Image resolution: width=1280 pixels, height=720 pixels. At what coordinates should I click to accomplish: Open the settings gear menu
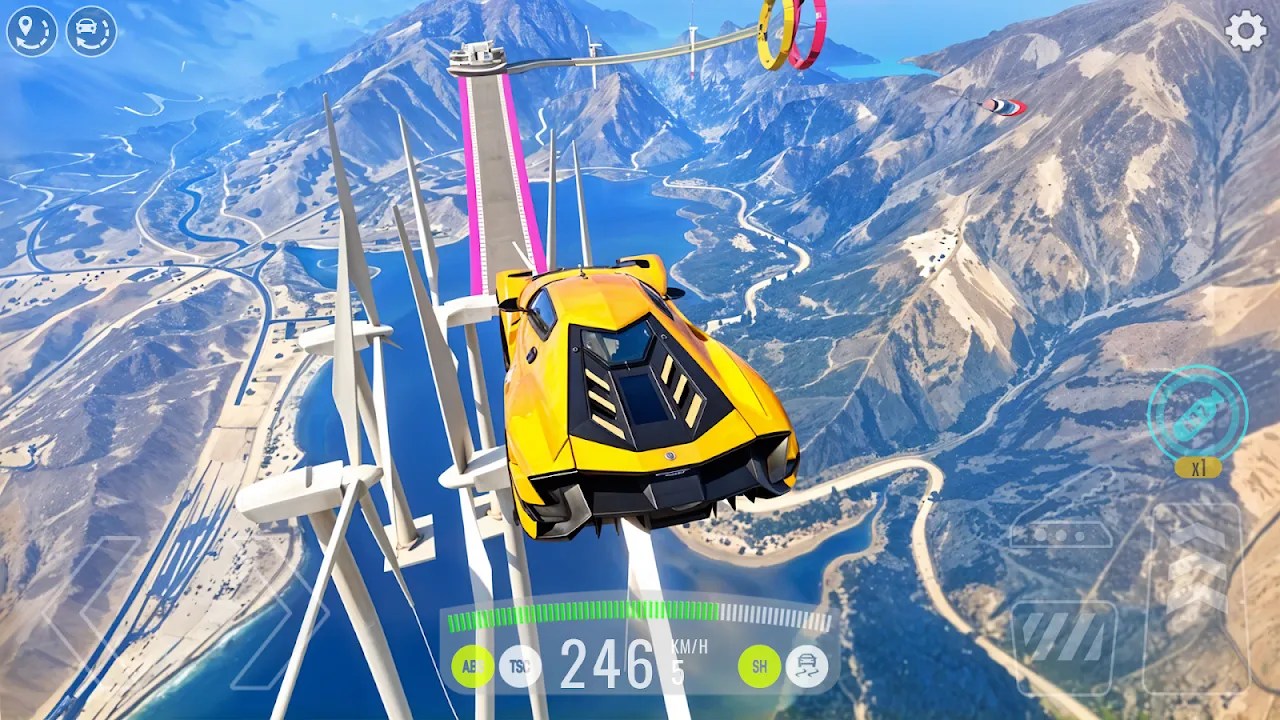point(1246,32)
